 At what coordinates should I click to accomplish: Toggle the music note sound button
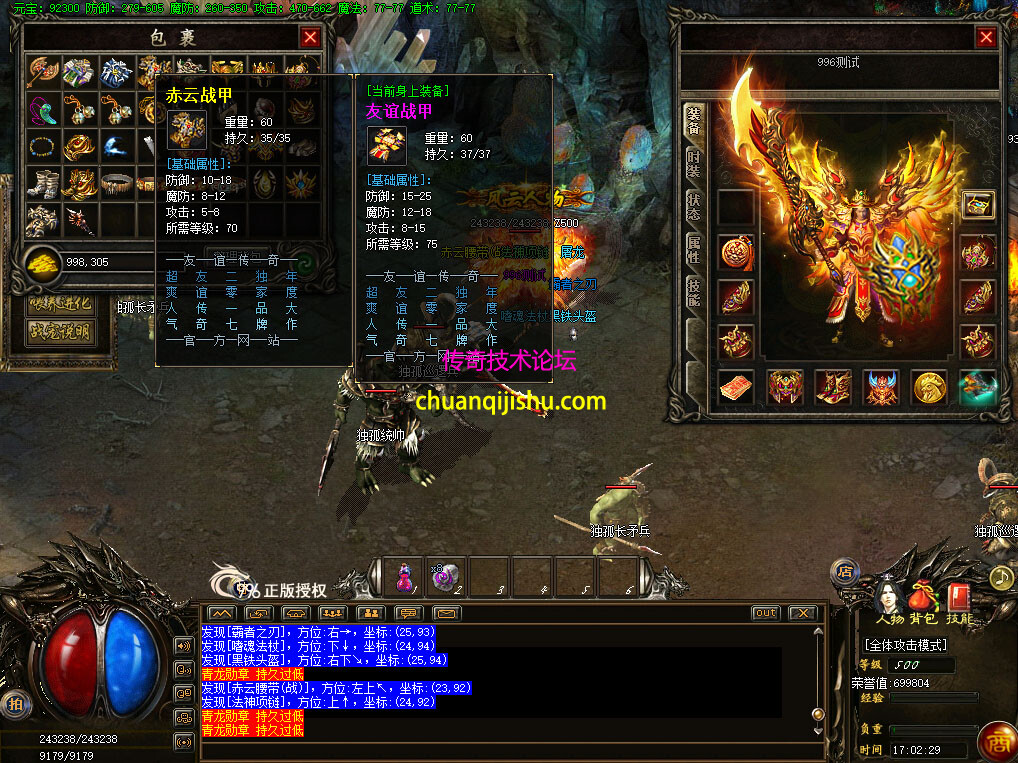click(x=1000, y=577)
